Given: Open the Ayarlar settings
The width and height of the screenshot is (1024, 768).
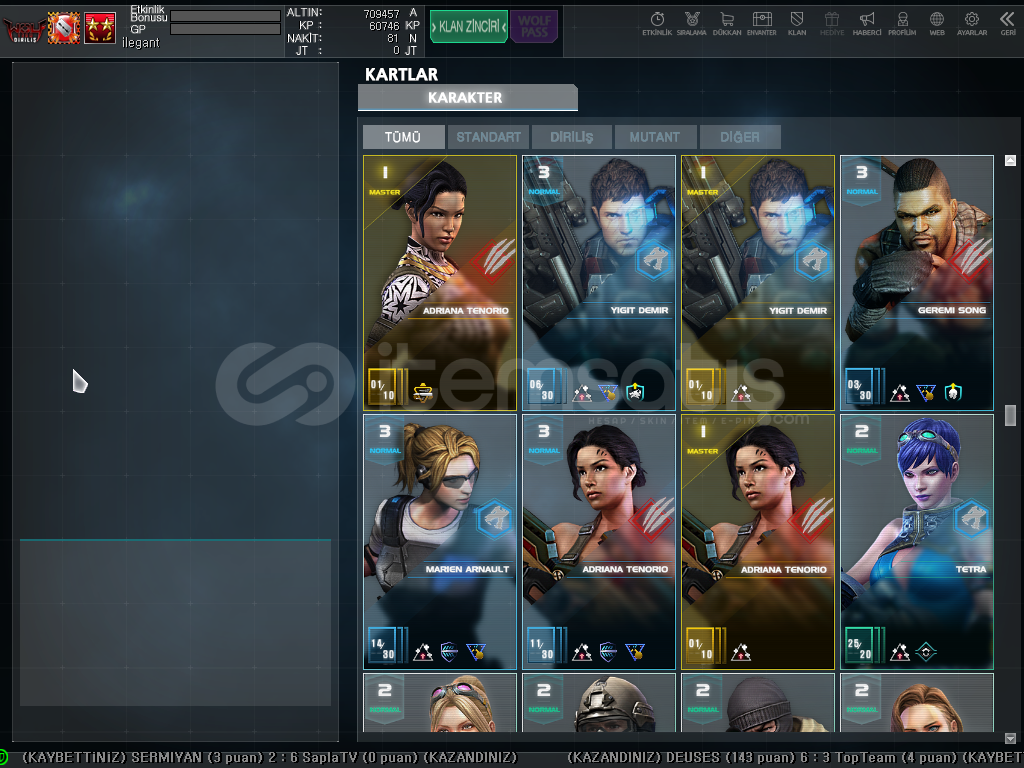Looking at the screenshot, I should [972, 24].
